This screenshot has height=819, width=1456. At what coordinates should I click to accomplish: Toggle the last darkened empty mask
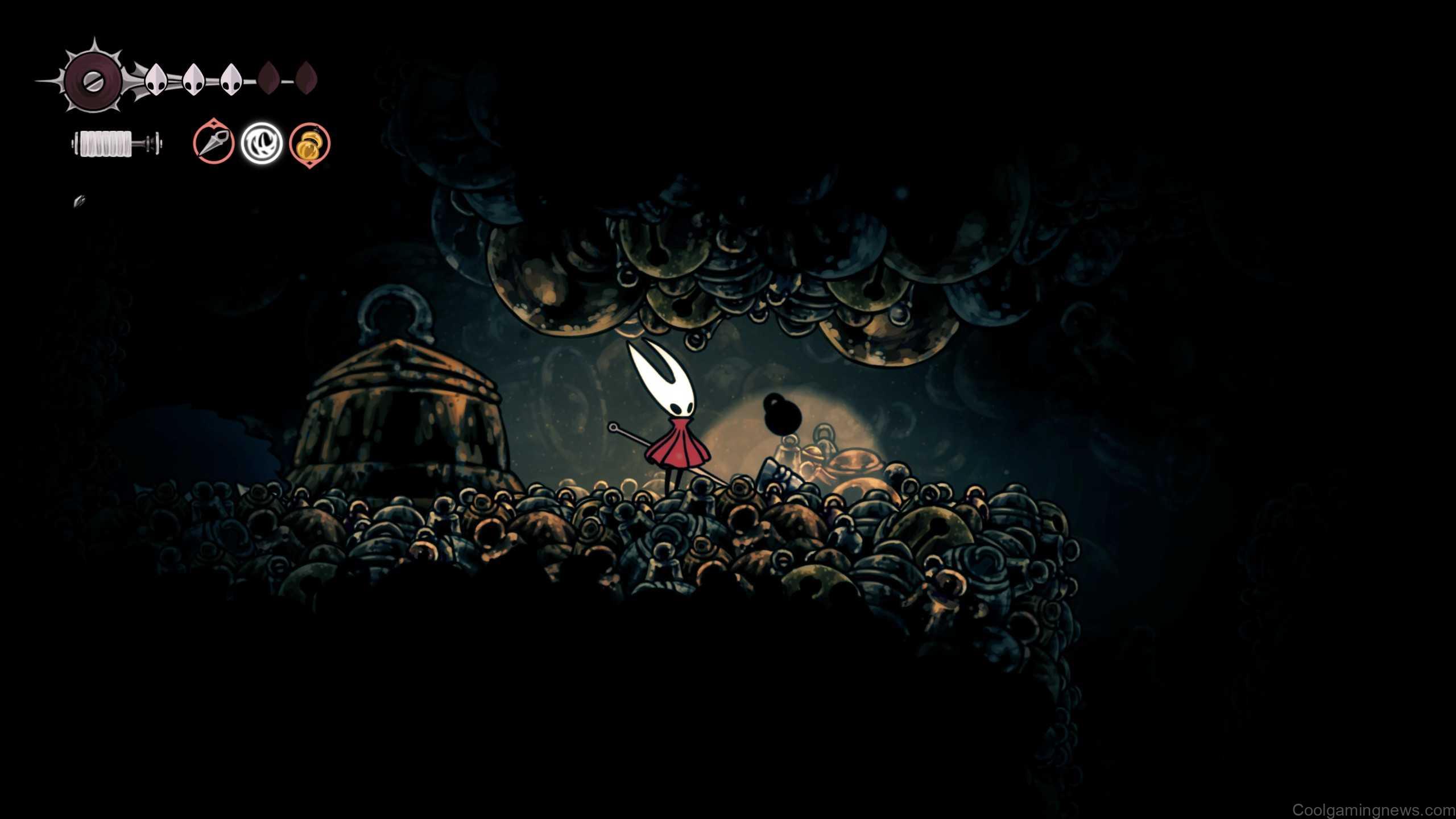[x=307, y=80]
